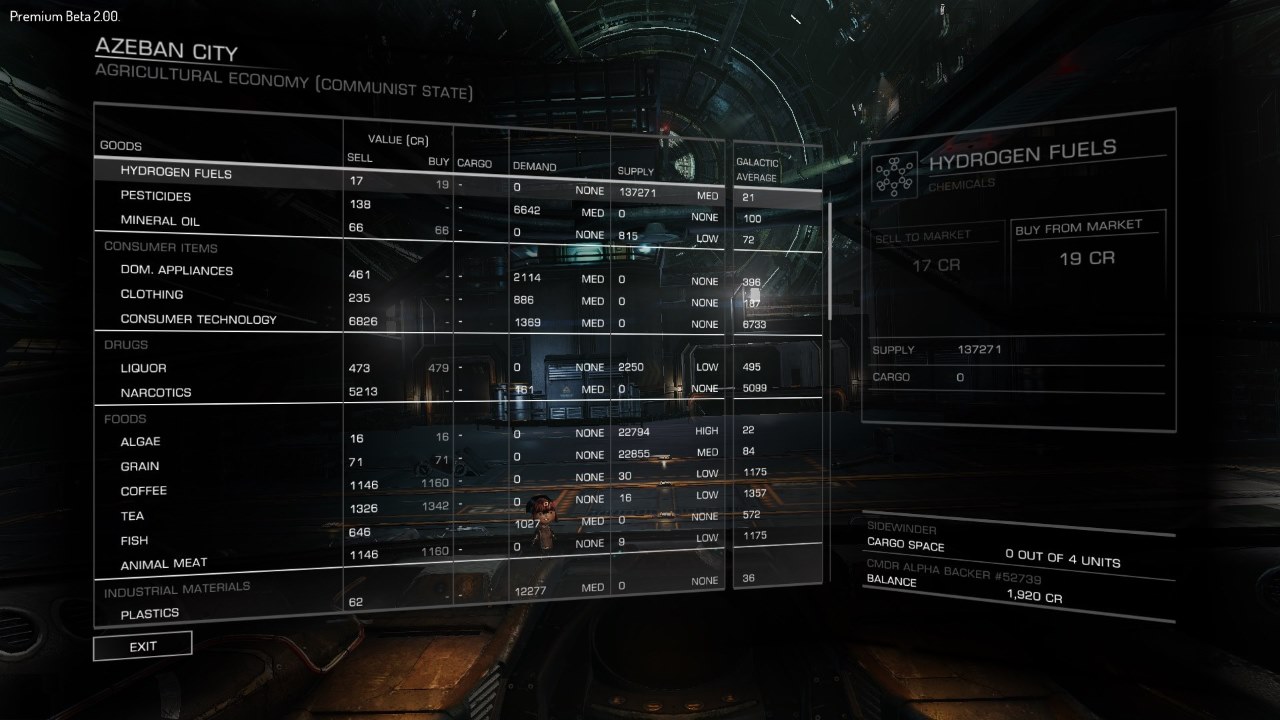
Task: Select the Algae food row
Action: [140, 442]
